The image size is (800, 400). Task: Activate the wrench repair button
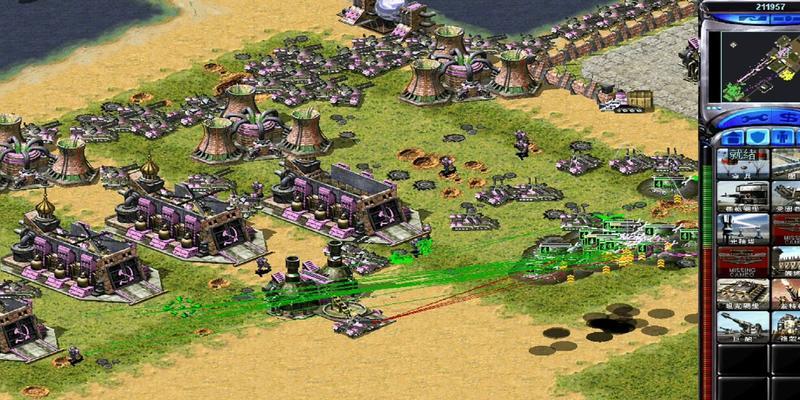[753, 118]
